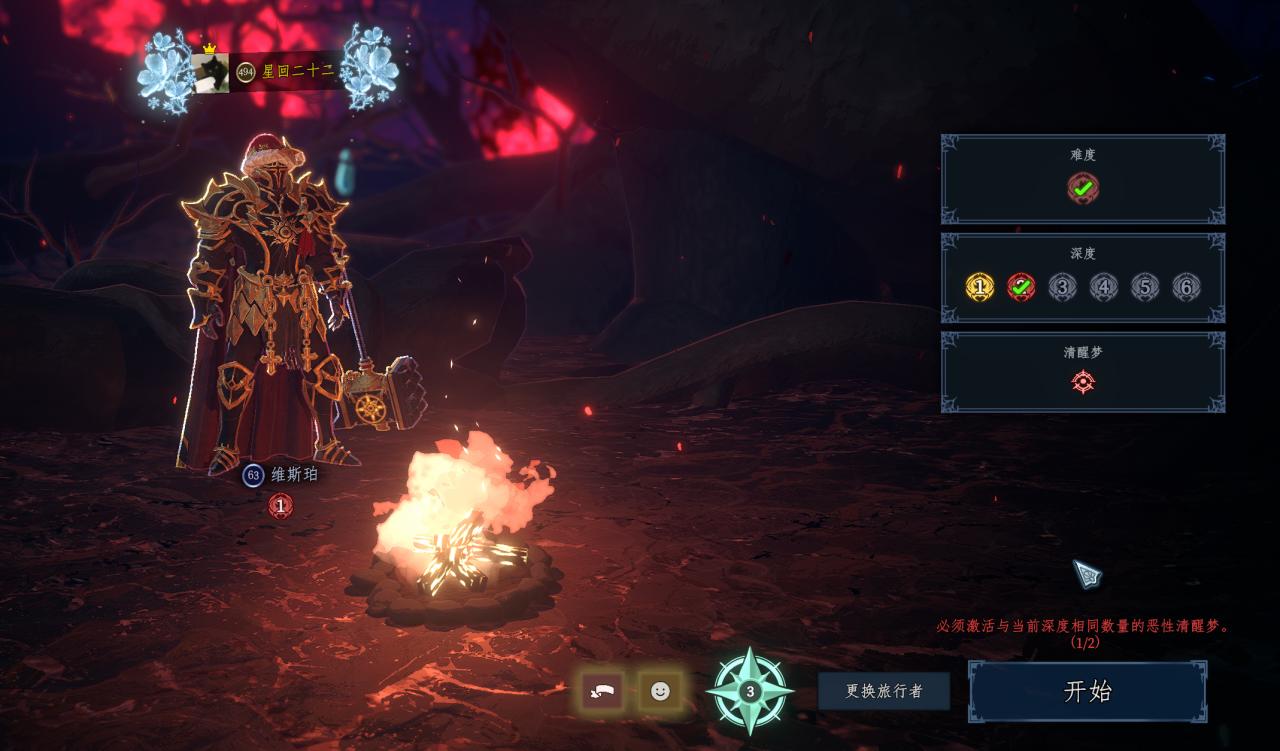Toggle the 难度 difficulty checkmark icon

pyautogui.click(x=1082, y=187)
